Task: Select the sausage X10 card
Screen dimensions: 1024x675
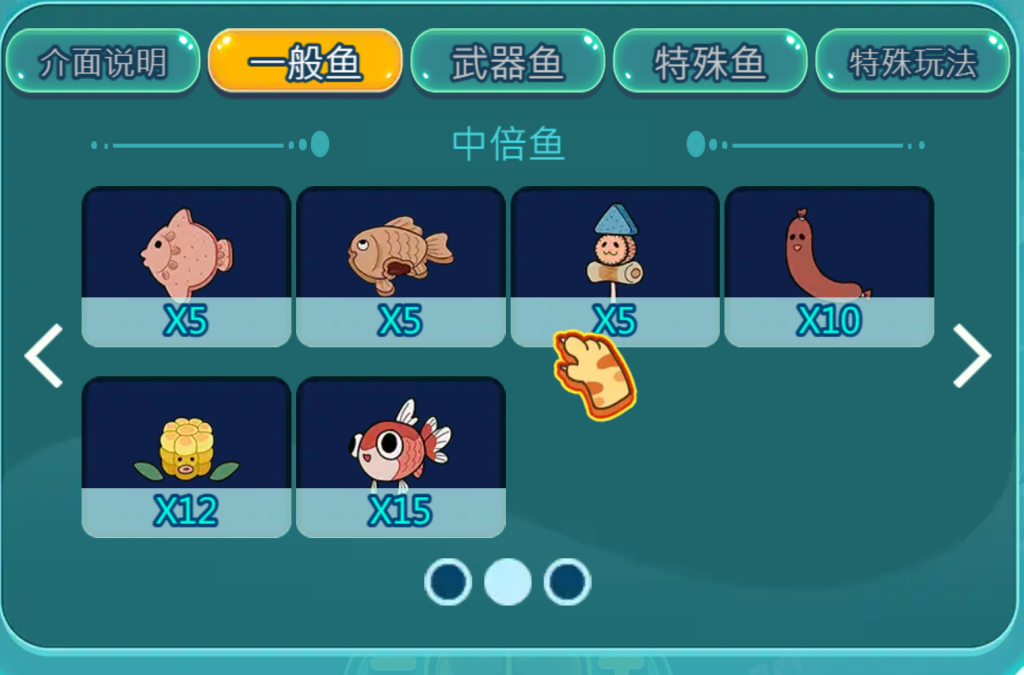Action: (829, 267)
